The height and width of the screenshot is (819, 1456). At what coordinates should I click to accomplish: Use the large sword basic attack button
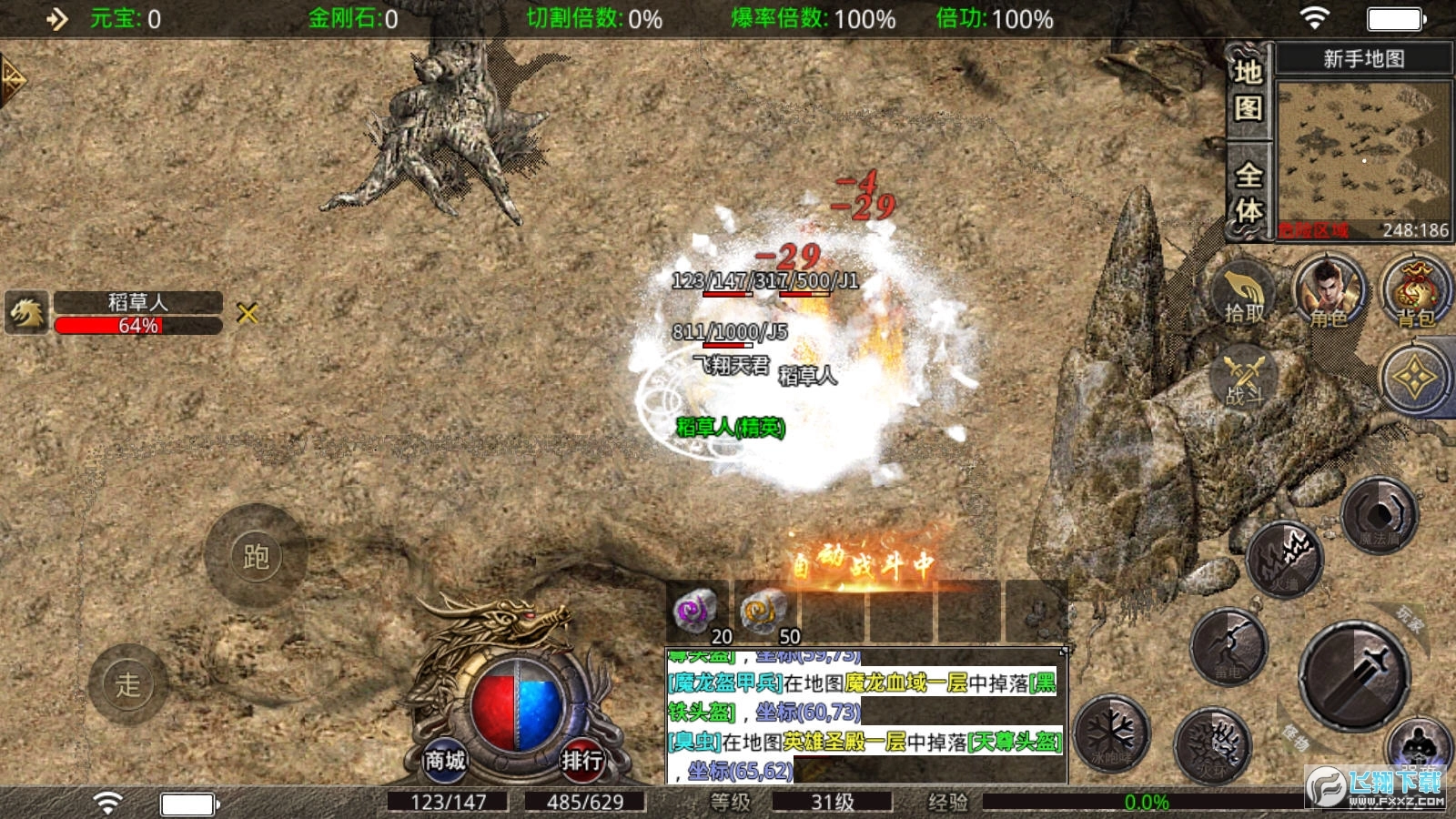coord(1354,674)
